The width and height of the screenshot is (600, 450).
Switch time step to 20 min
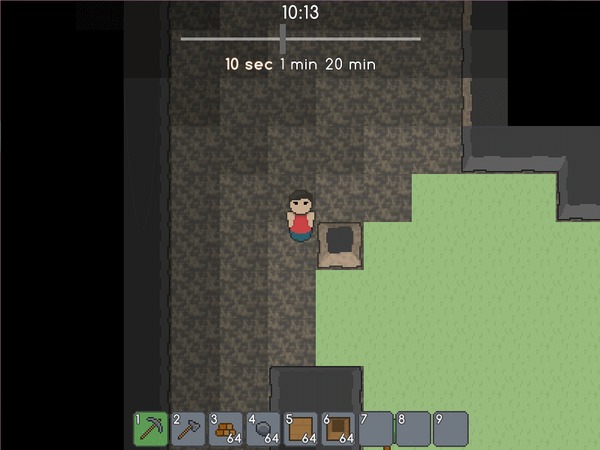[350, 64]
